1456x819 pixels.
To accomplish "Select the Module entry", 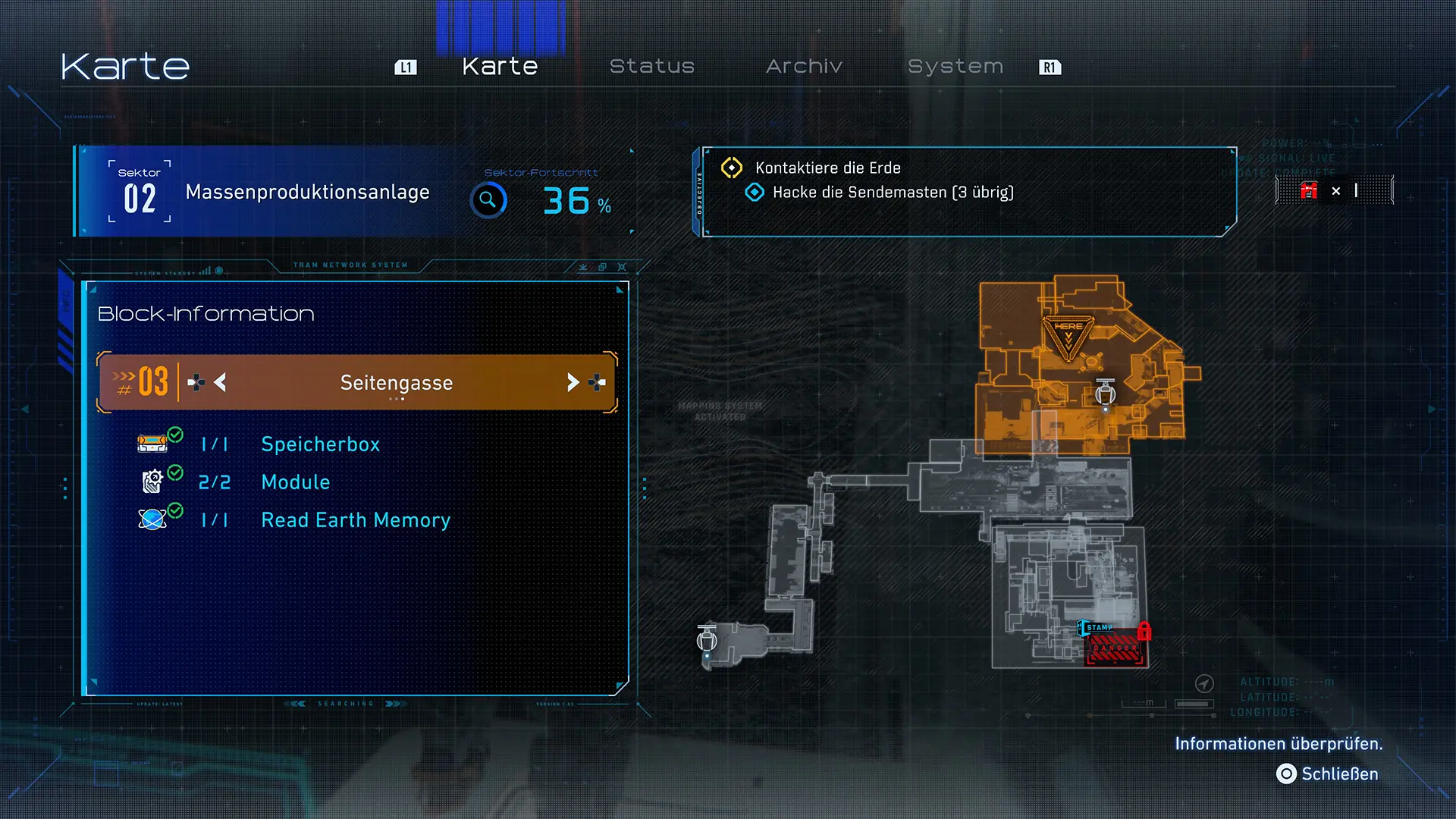I will point(295,482).
